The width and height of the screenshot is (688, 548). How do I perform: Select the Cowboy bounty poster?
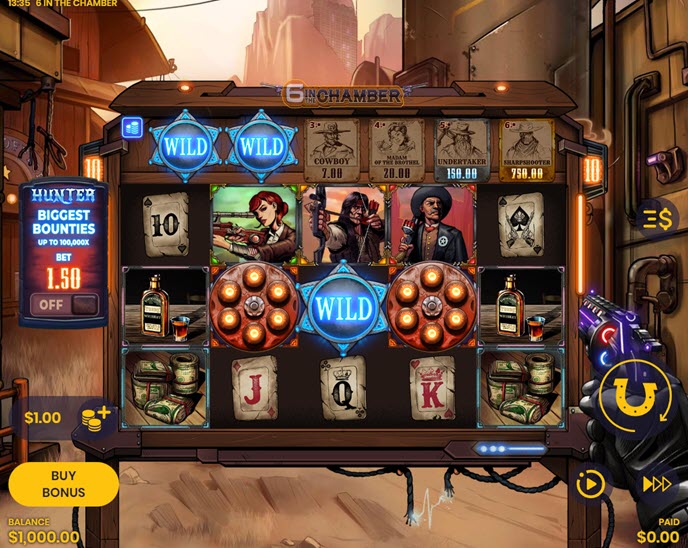[x=330, y=150]
